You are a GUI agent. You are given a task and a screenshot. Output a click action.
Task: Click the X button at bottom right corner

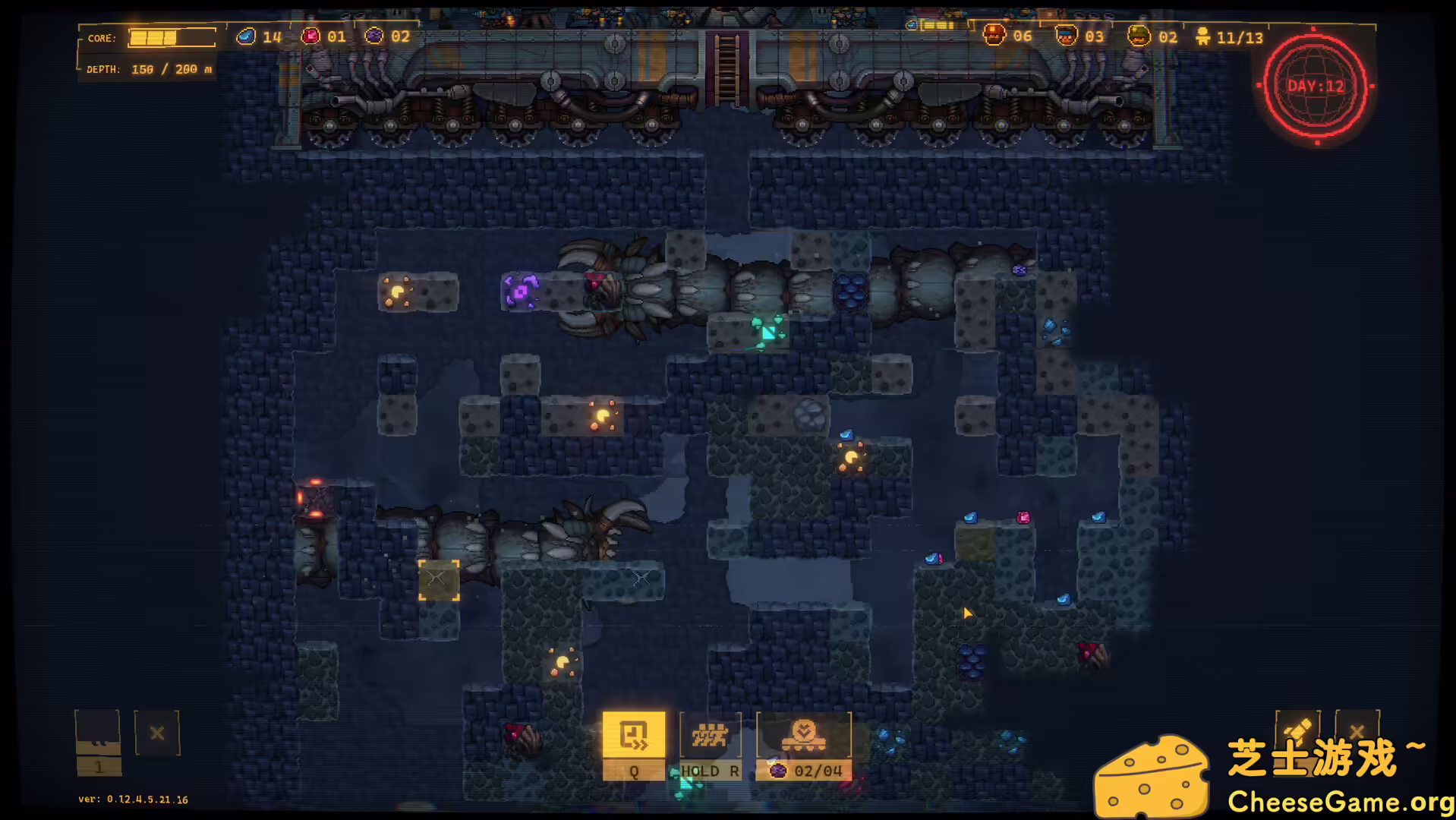pos(1357,731)
